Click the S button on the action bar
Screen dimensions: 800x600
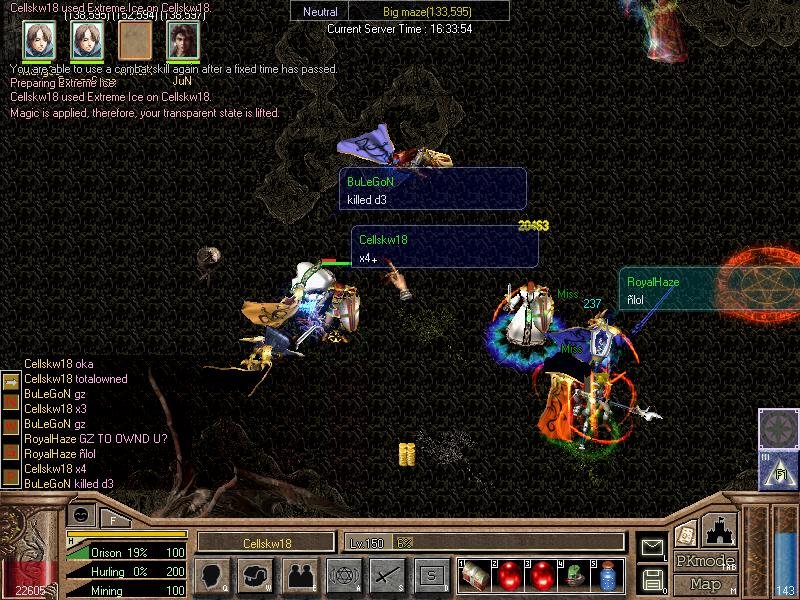[431, 576]
